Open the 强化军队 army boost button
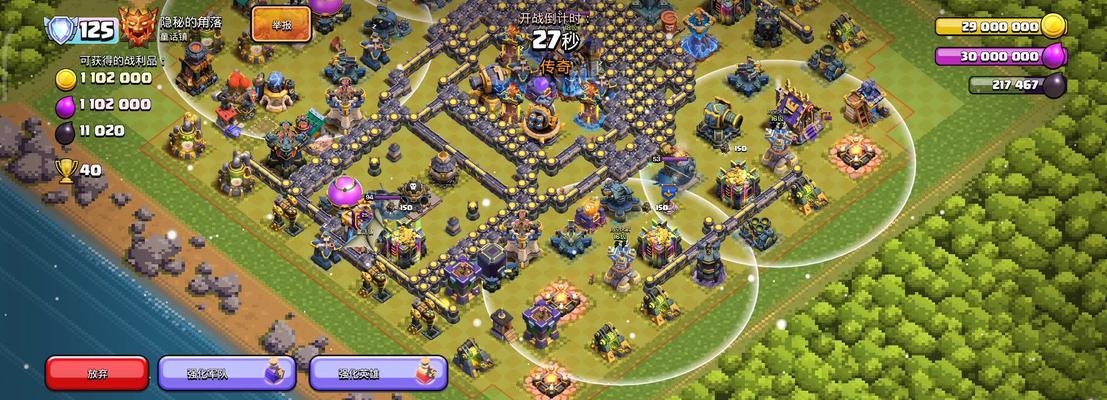The image size is (1107, 400). click(x=226, y=373)
